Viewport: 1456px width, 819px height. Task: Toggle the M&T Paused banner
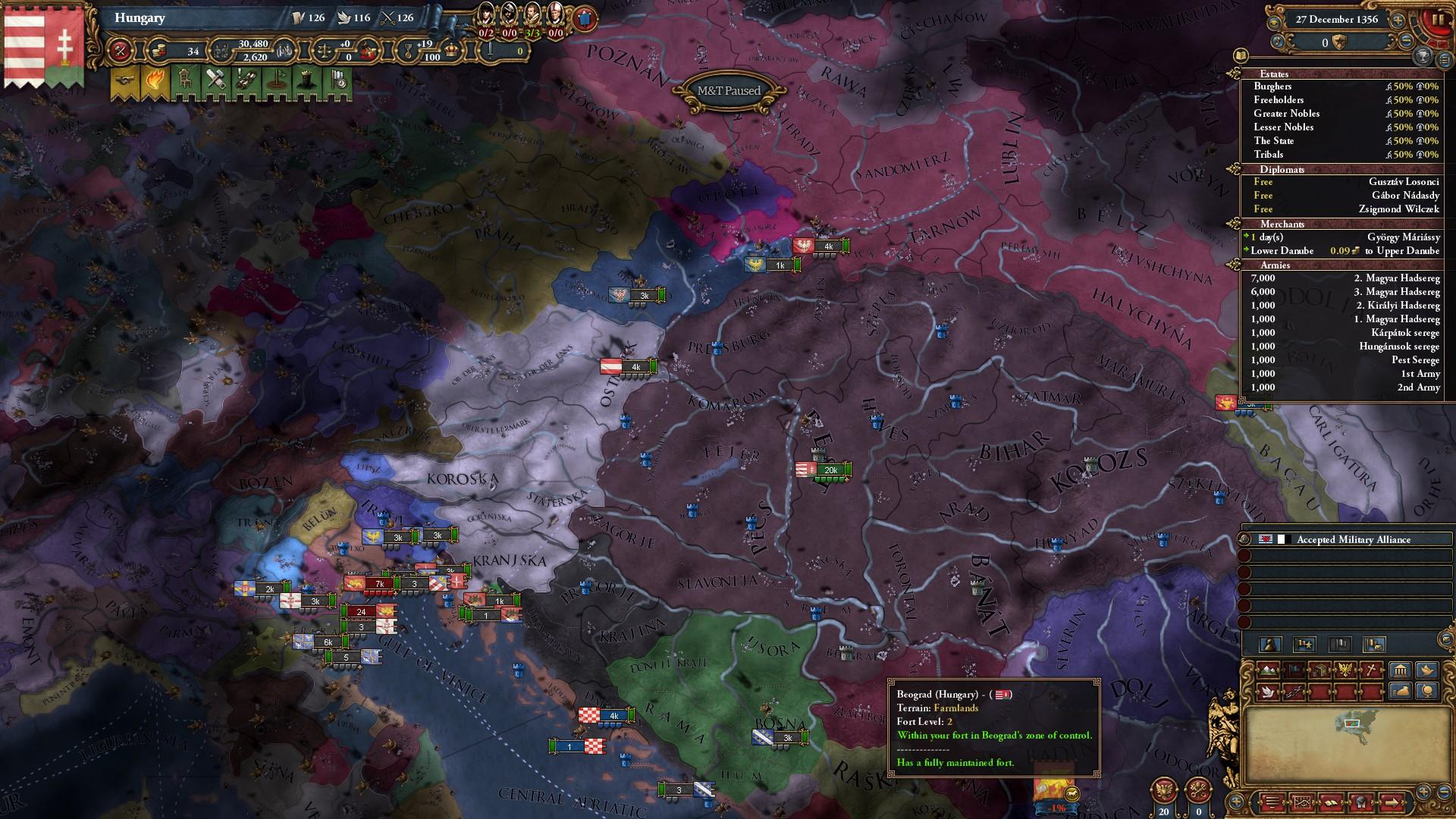coord(730,89)
